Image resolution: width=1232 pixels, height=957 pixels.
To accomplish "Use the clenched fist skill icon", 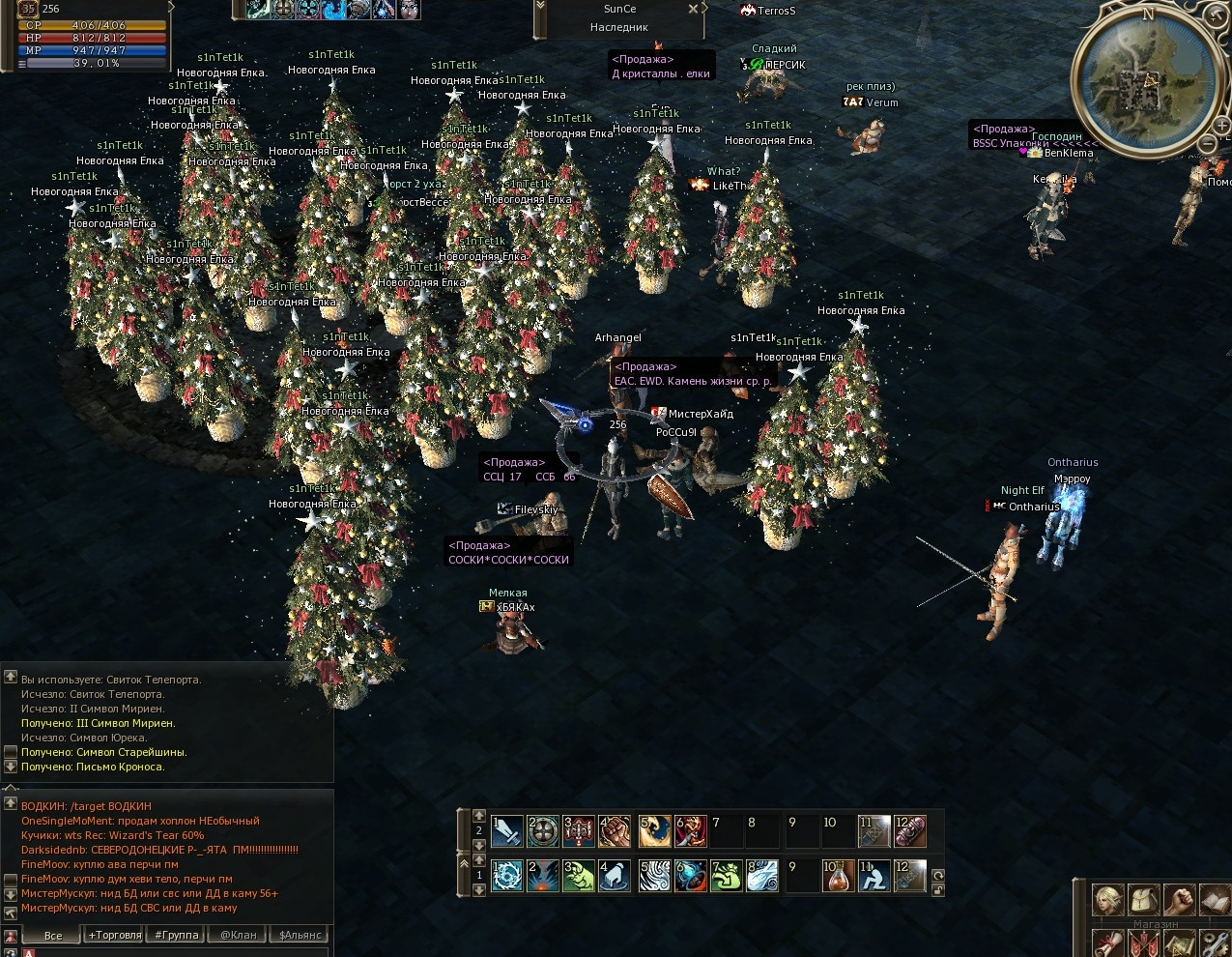I will coord(616,830).
